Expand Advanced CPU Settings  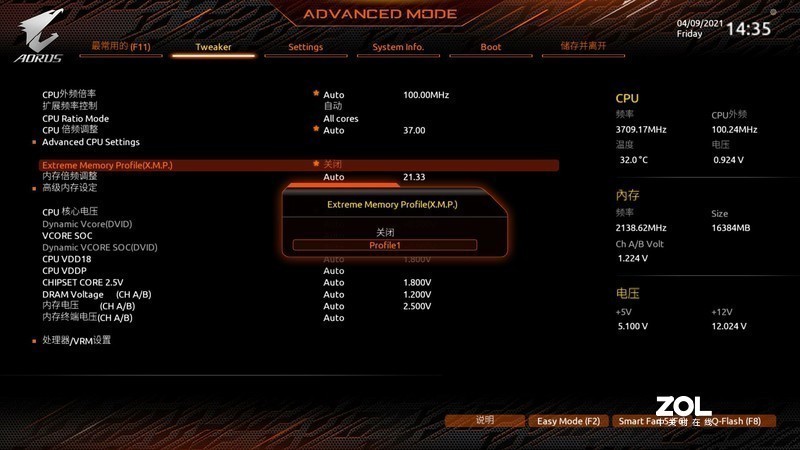tap(91, 142)
